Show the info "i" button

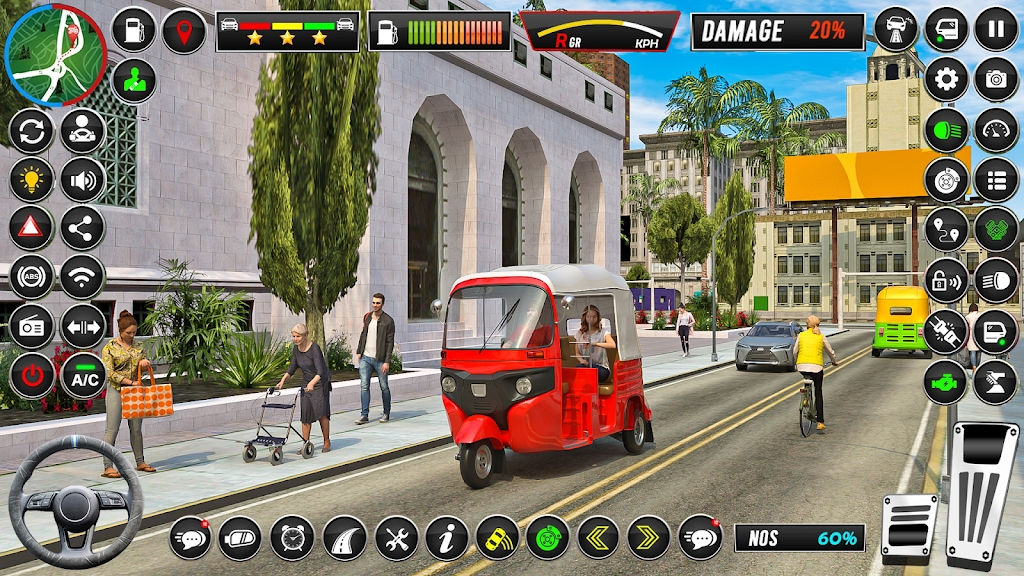[x=446, y=538]
